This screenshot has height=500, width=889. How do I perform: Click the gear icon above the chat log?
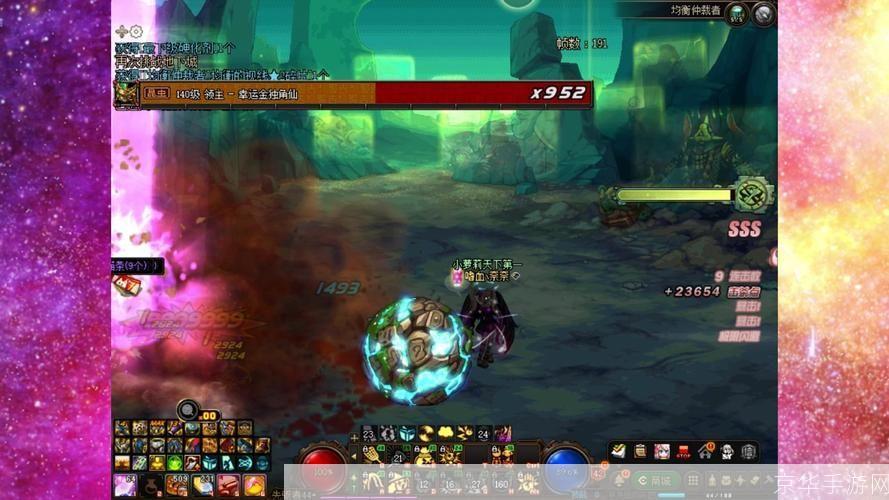click(x=136, y=32)
